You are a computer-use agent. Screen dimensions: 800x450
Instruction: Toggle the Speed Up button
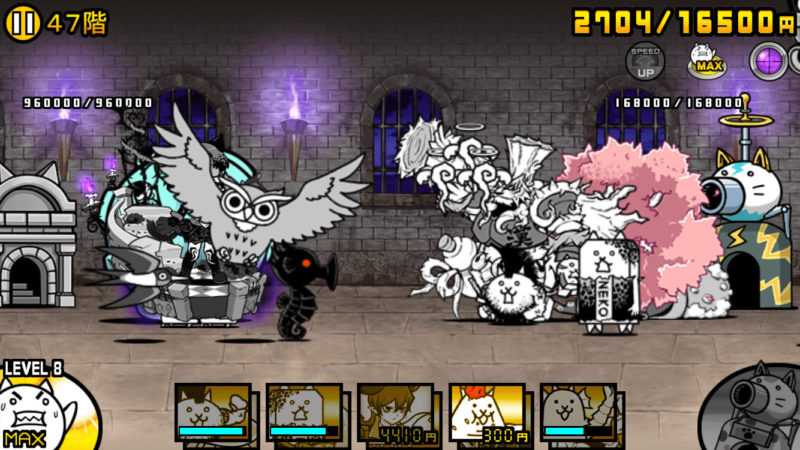[645, 60]
